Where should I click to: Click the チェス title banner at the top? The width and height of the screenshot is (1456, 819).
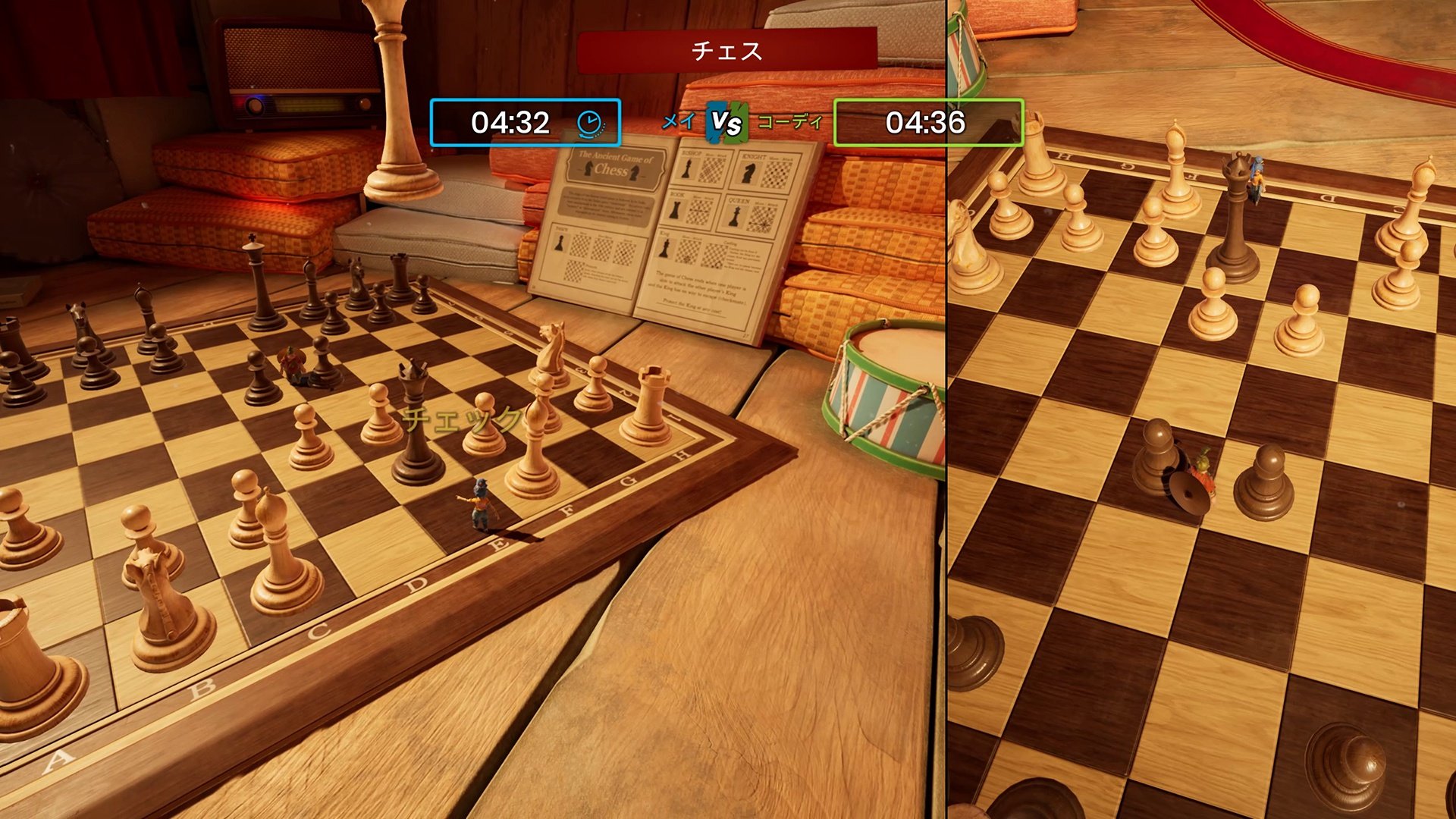pyautogui.click(x=726, y=53)
